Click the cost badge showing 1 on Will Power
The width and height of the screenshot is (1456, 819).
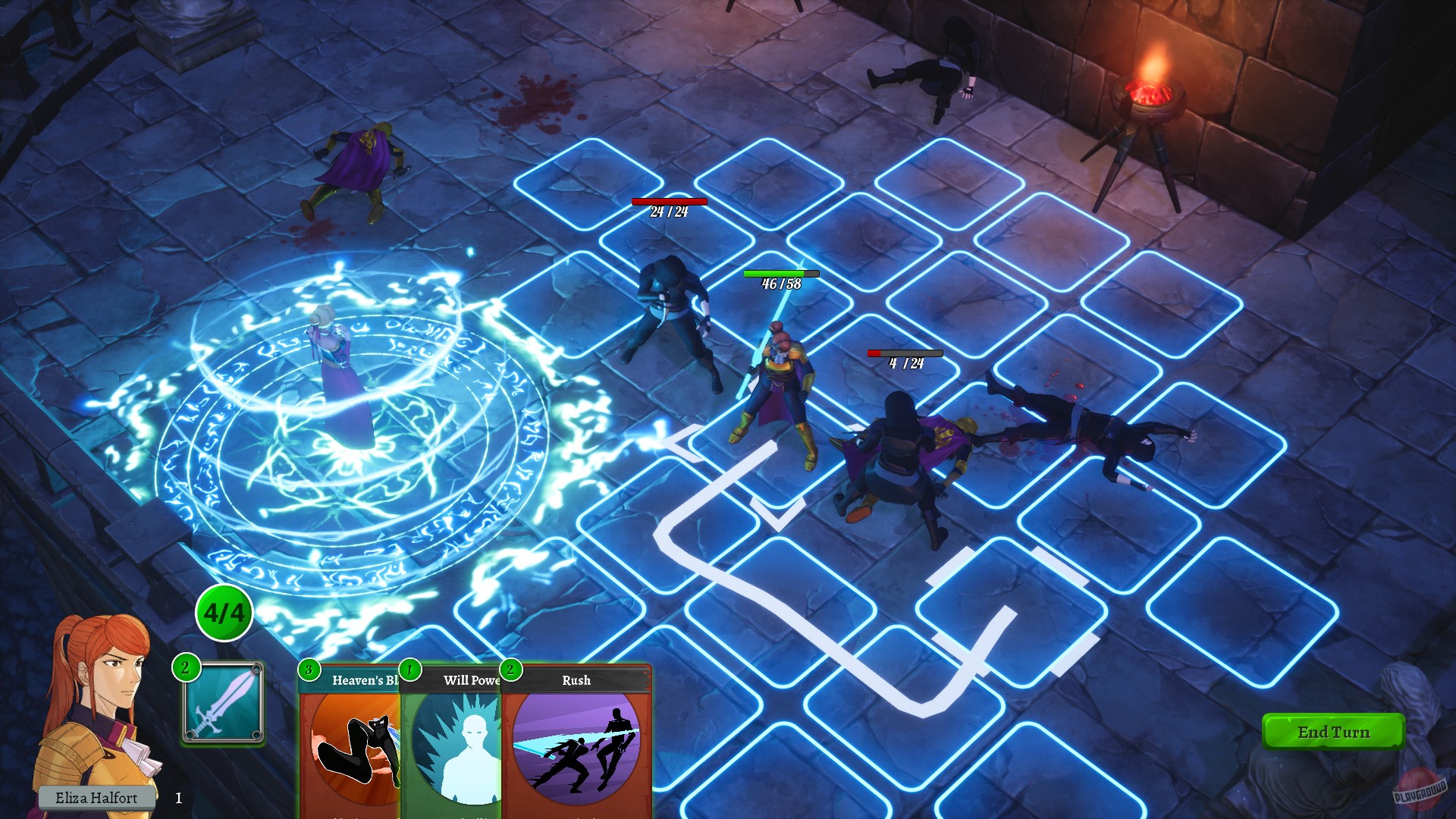[409, 671]
